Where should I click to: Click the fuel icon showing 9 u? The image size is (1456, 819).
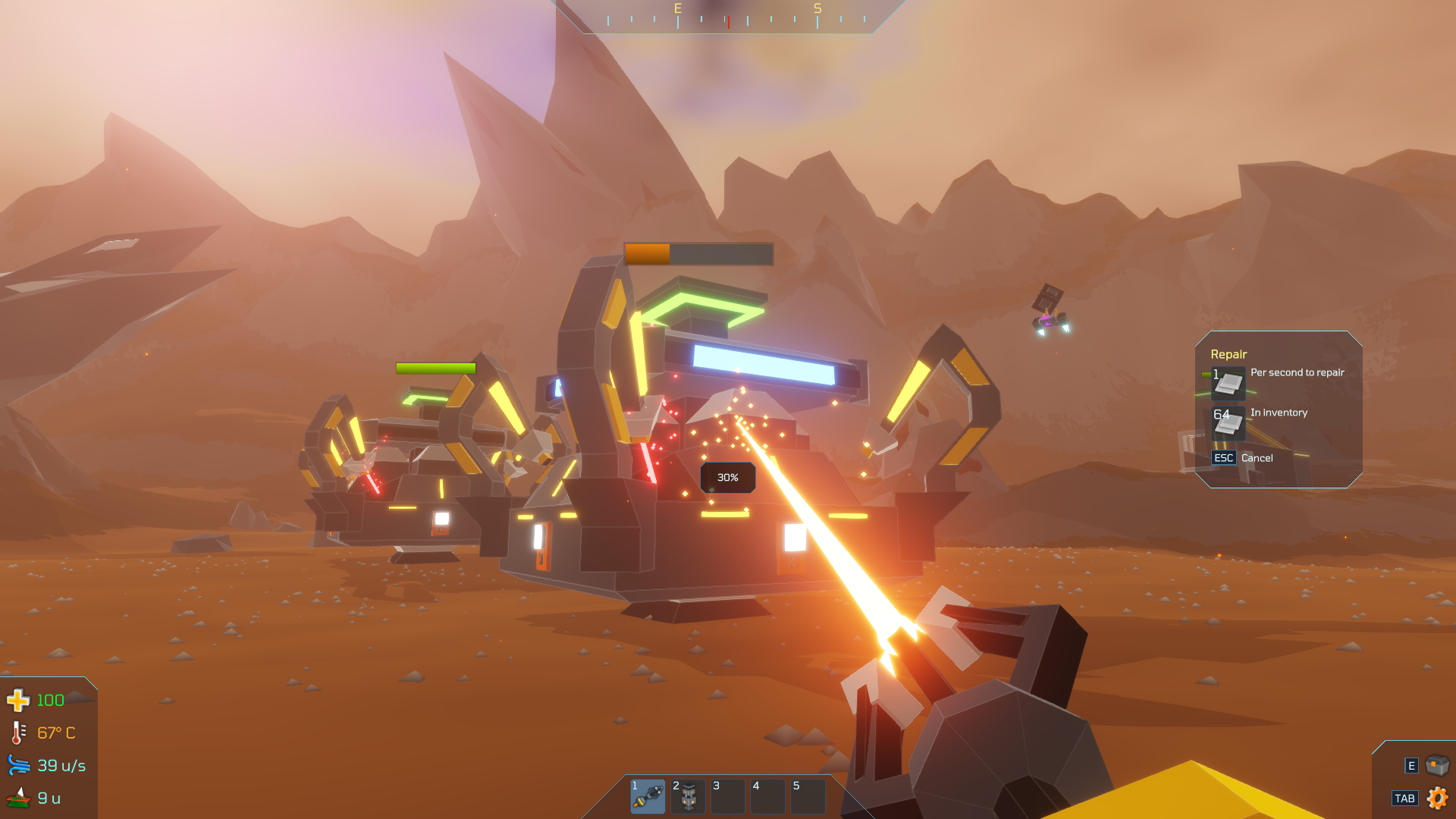point(19,797)
